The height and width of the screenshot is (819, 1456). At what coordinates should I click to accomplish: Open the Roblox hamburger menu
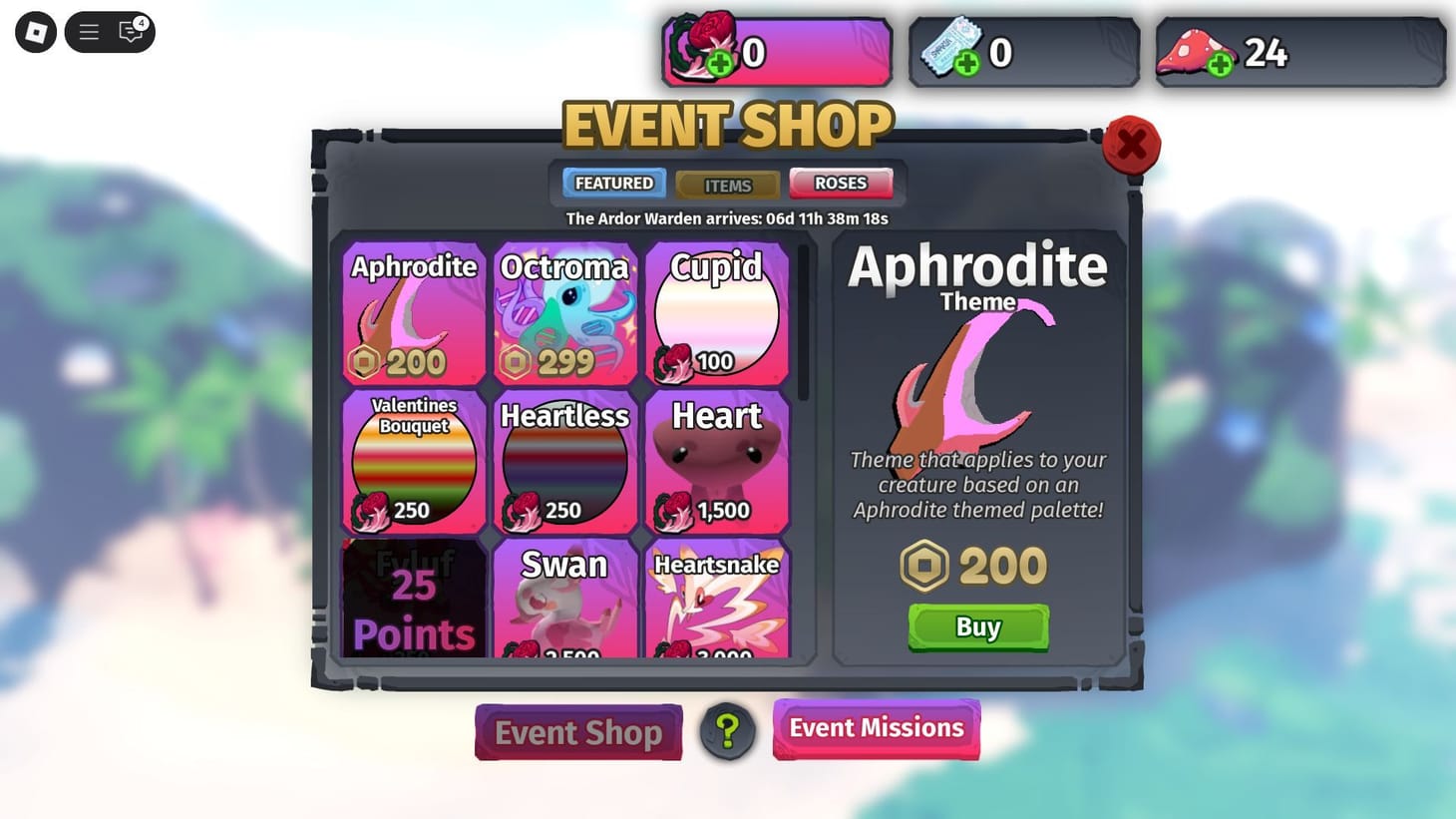click(x=88, y=31)
